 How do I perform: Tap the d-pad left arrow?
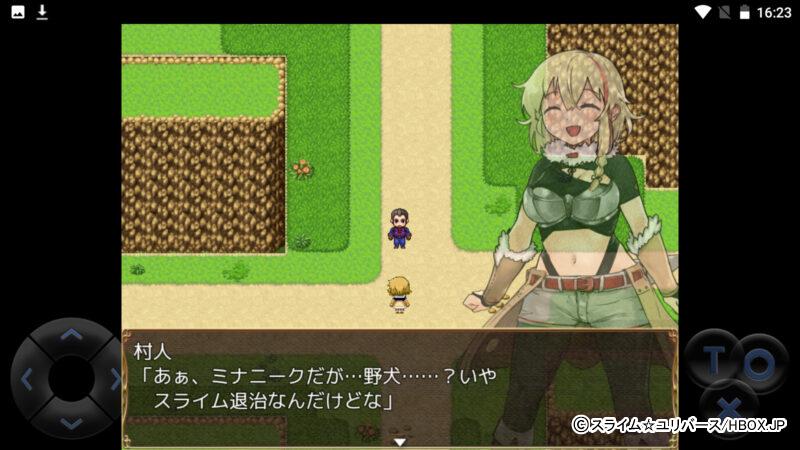pos(27,380)
